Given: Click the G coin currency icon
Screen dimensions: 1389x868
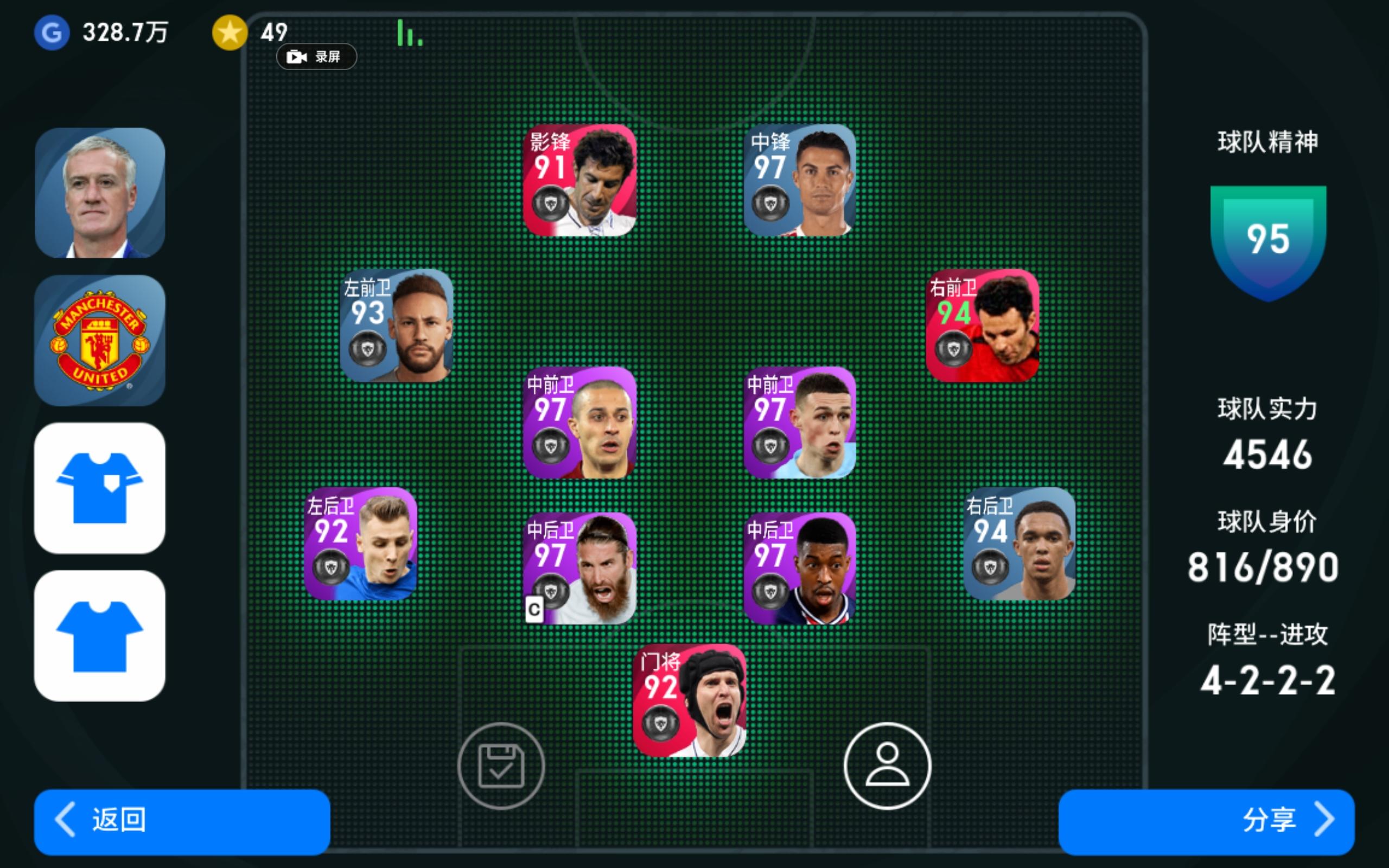Looking at the screenshot, I should pos(52,33).
